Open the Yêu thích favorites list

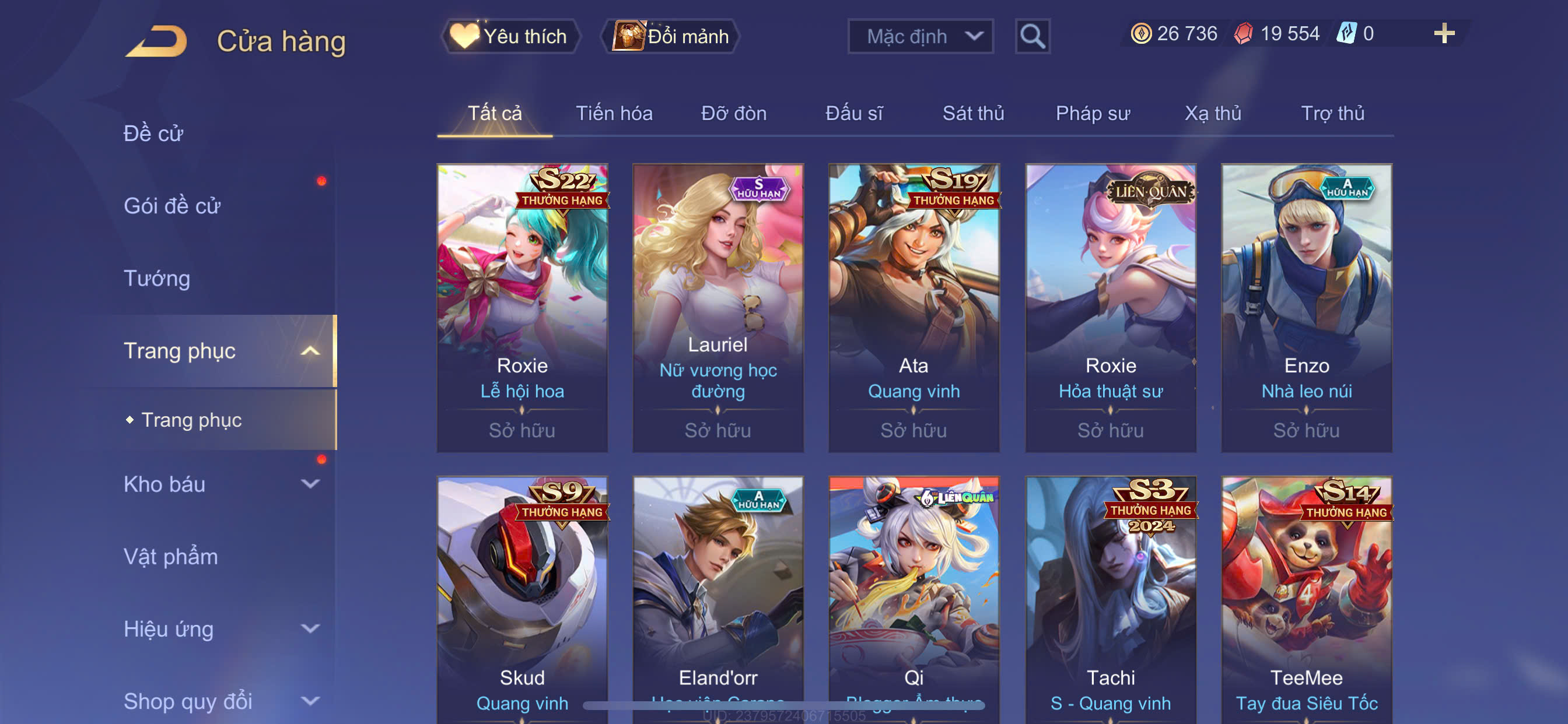coord(510,37)
